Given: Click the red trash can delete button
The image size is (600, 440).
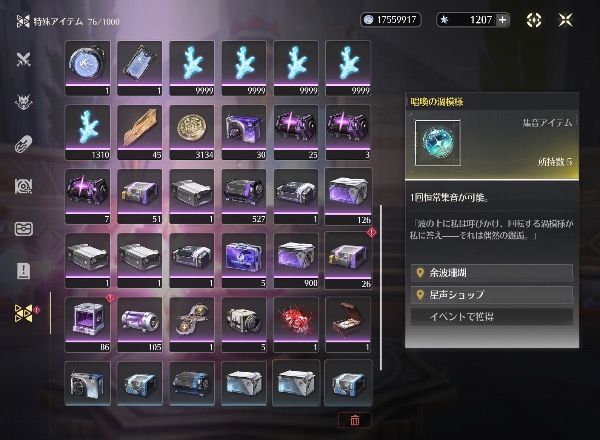Looking at the screenshot, I should [355, 420].
